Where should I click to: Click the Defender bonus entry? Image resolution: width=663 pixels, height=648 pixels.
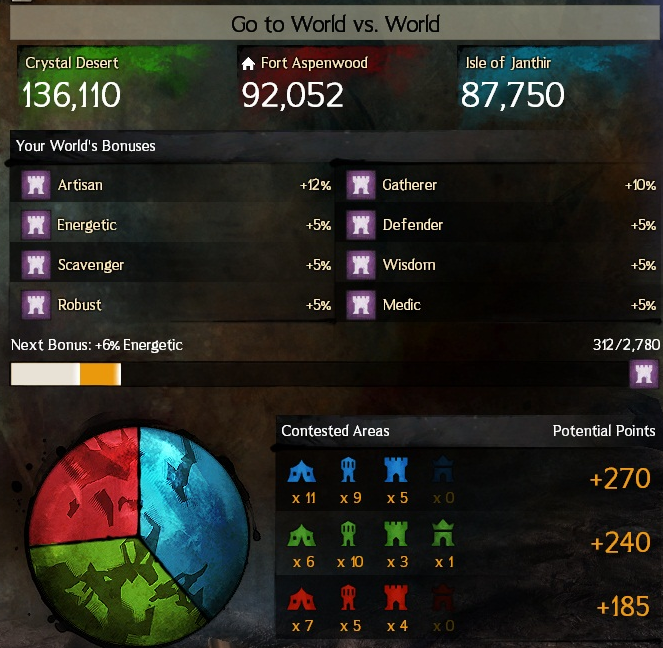[x=500, y=225]
